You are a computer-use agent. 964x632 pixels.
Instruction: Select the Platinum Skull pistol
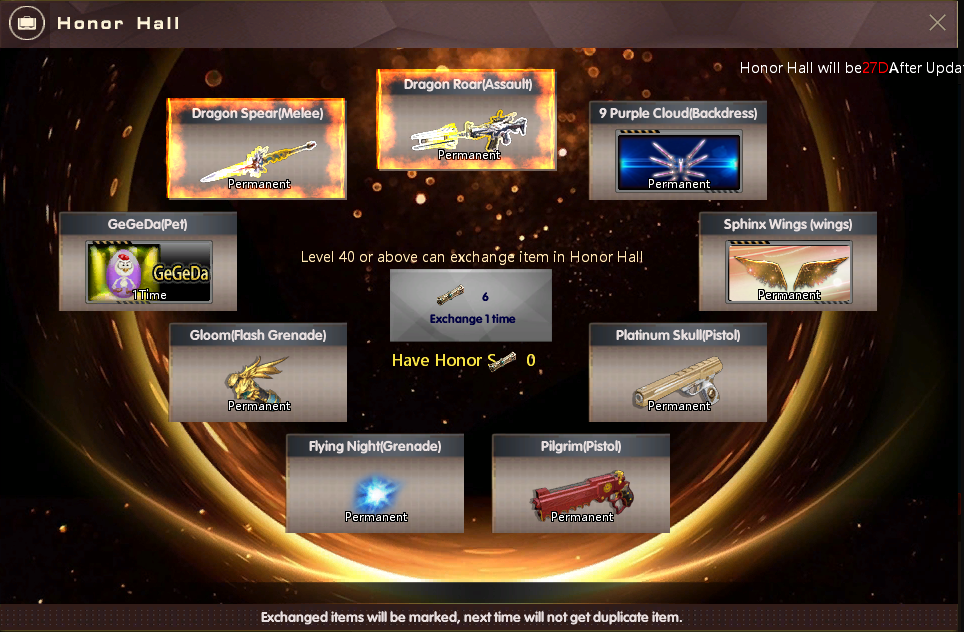click(678, 372)
